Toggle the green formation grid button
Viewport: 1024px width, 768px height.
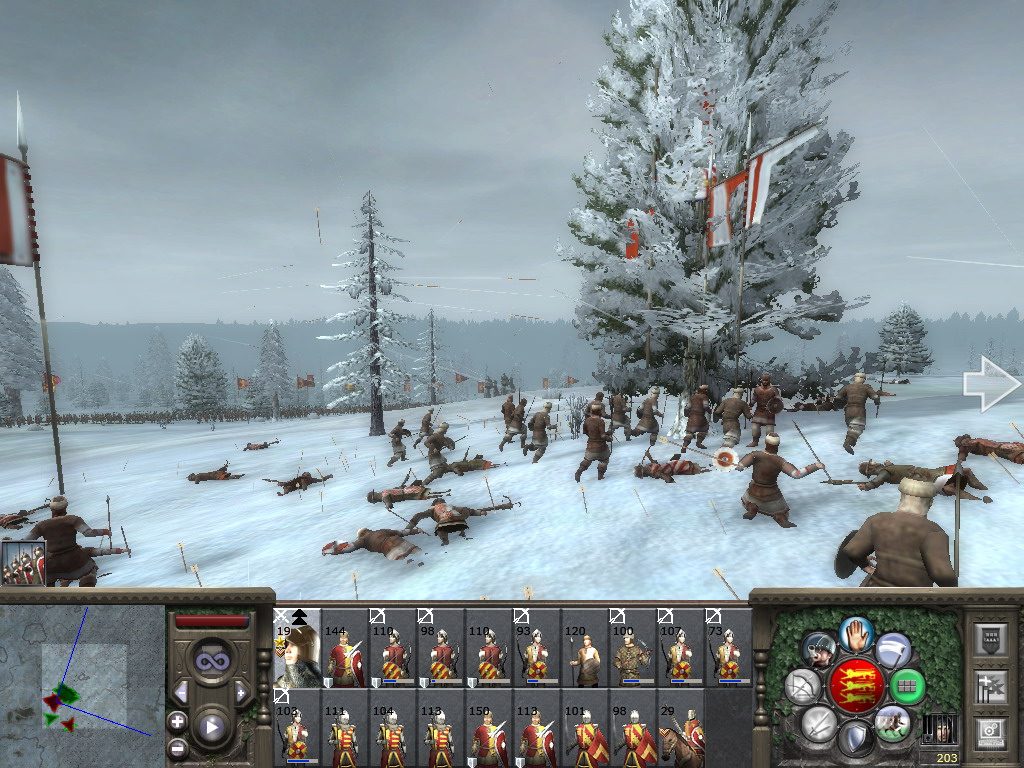908,686
